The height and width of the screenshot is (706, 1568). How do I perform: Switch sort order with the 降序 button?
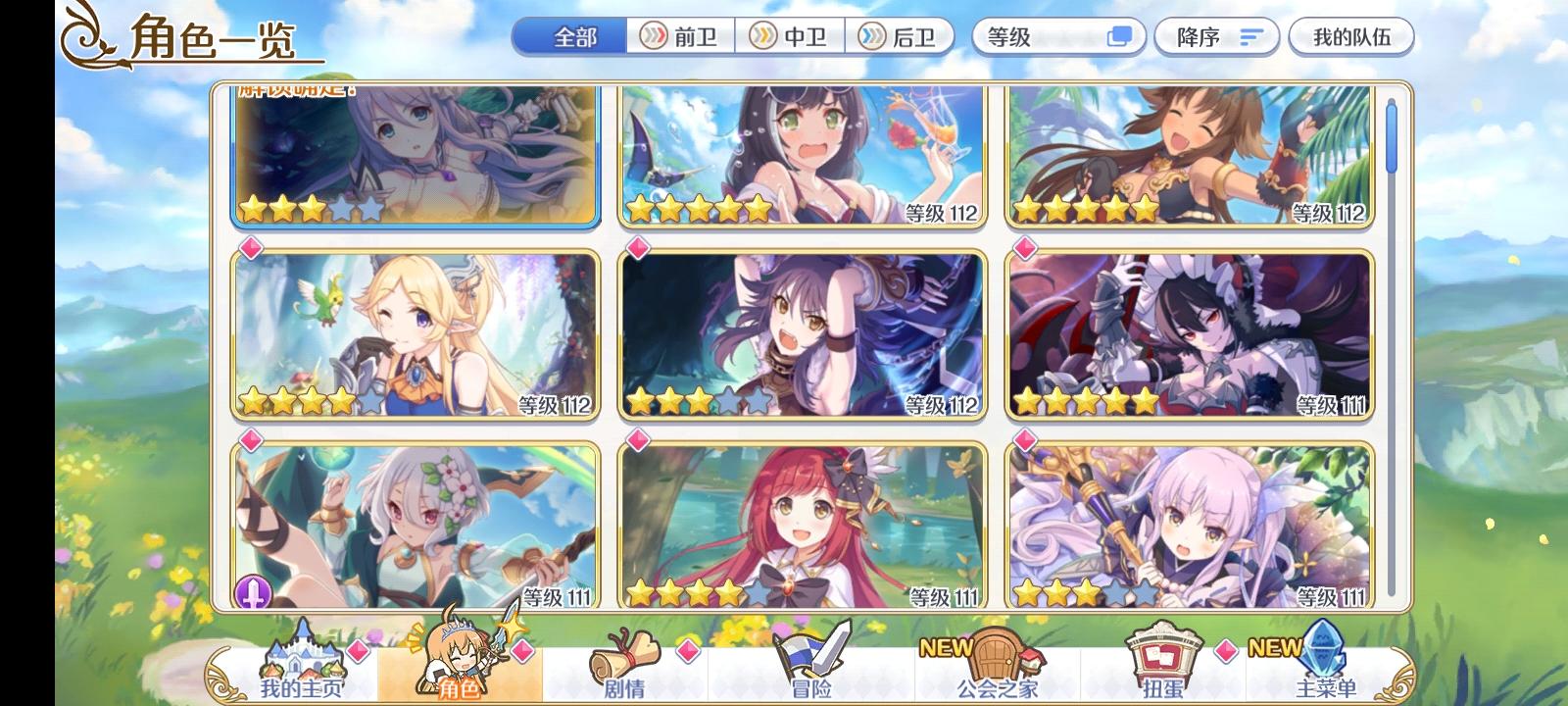click(1215, 36)
